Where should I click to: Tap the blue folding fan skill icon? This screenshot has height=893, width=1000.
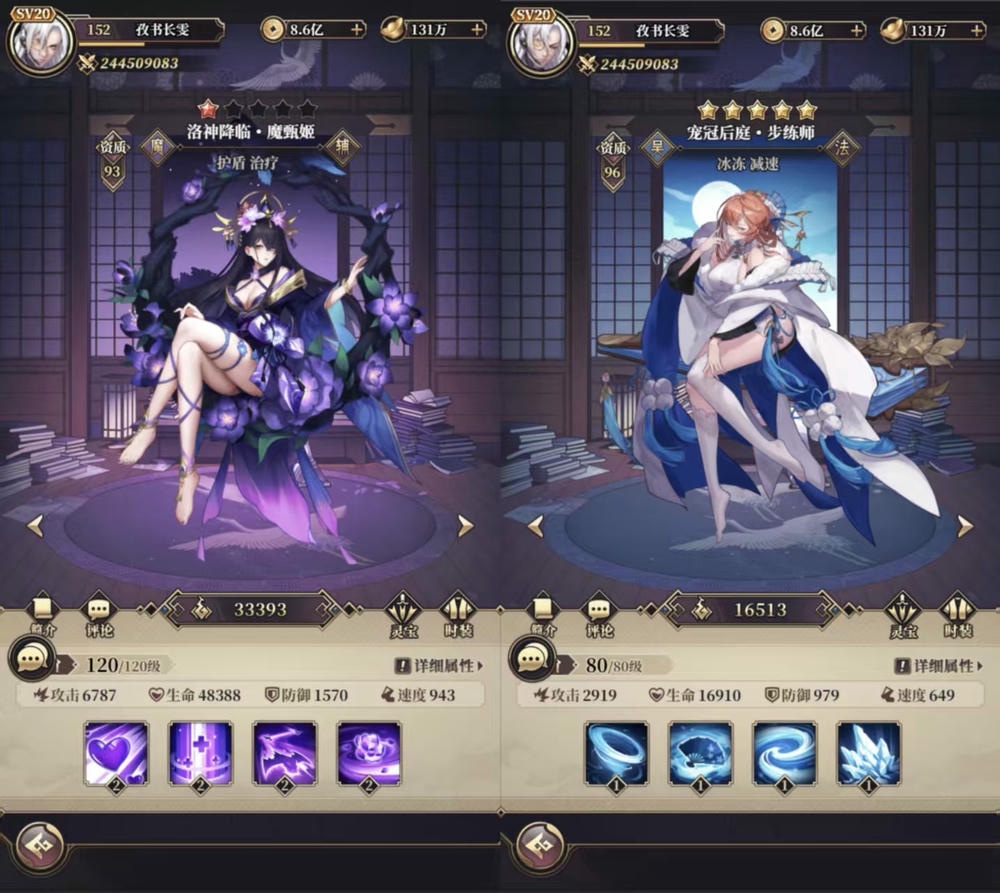tap(700, 753)
